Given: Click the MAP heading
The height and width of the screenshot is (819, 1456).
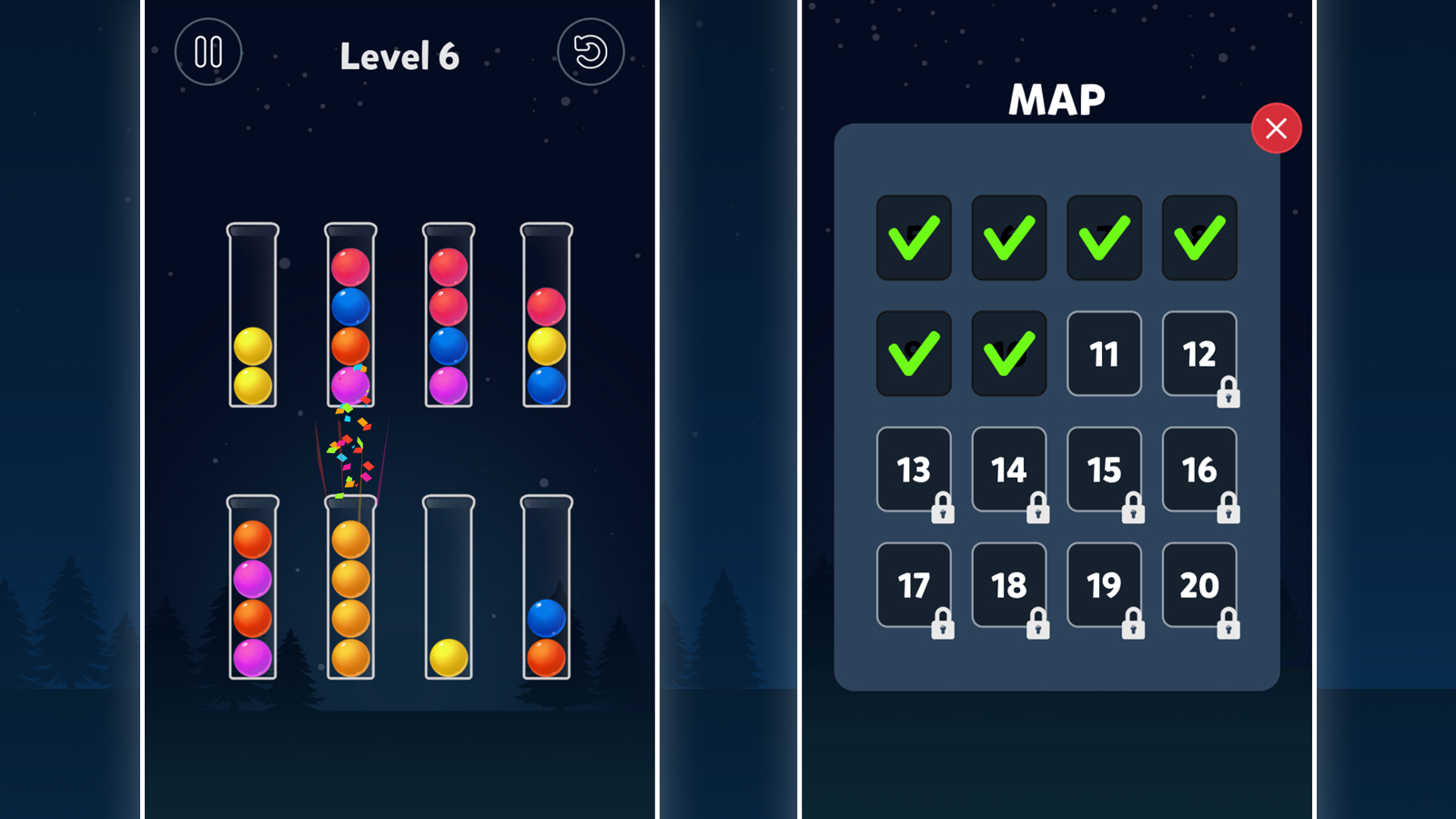Looking at the screenshot, I should [x=1058, y=98].
